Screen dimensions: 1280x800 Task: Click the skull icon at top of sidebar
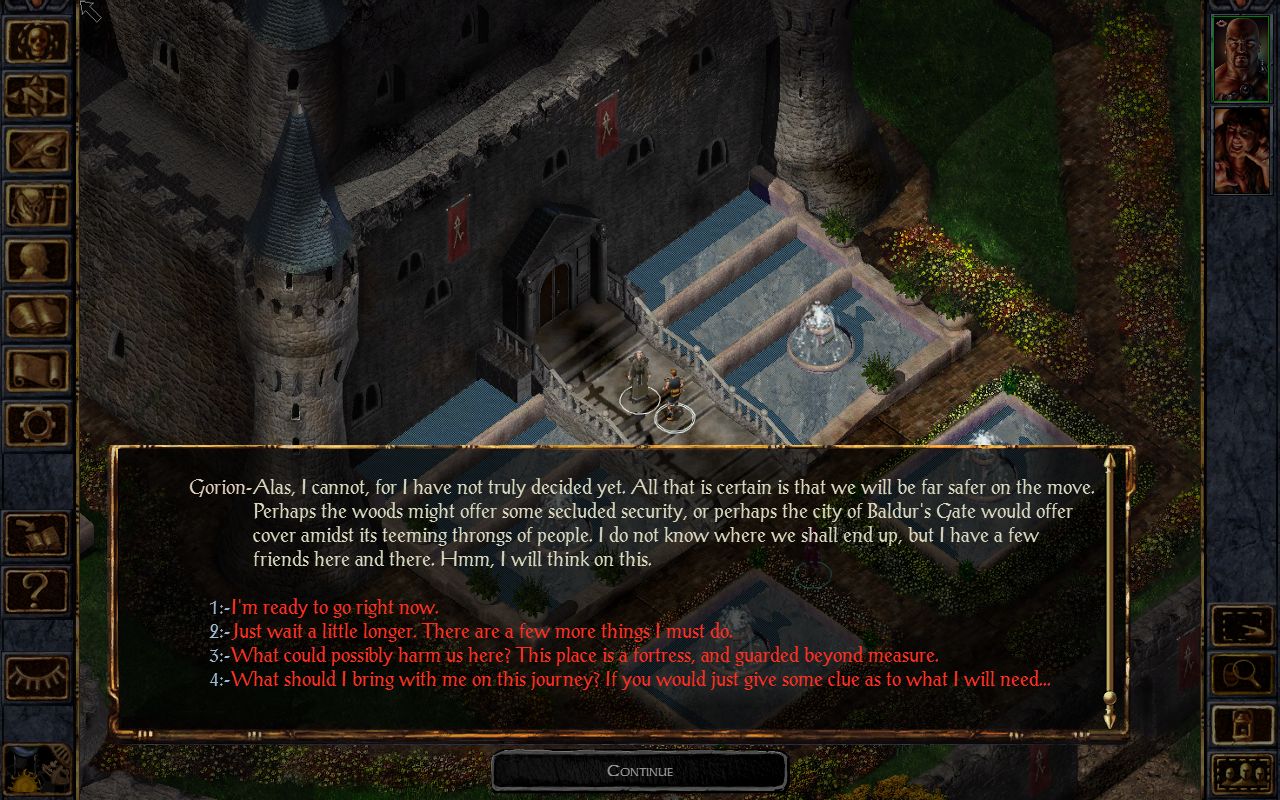pos(37,40)
